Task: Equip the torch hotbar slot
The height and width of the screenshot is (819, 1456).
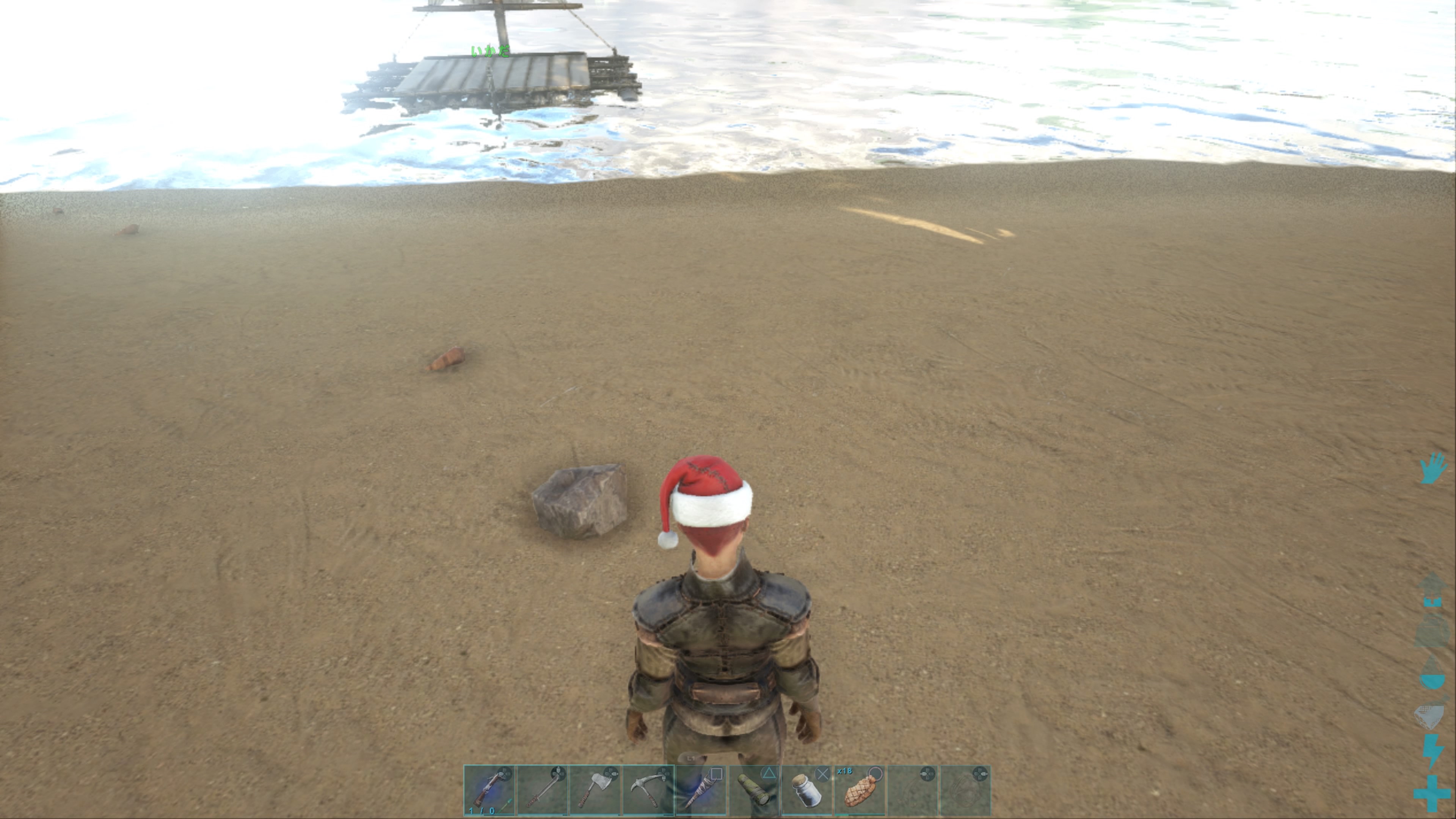Action: [701, 789]
